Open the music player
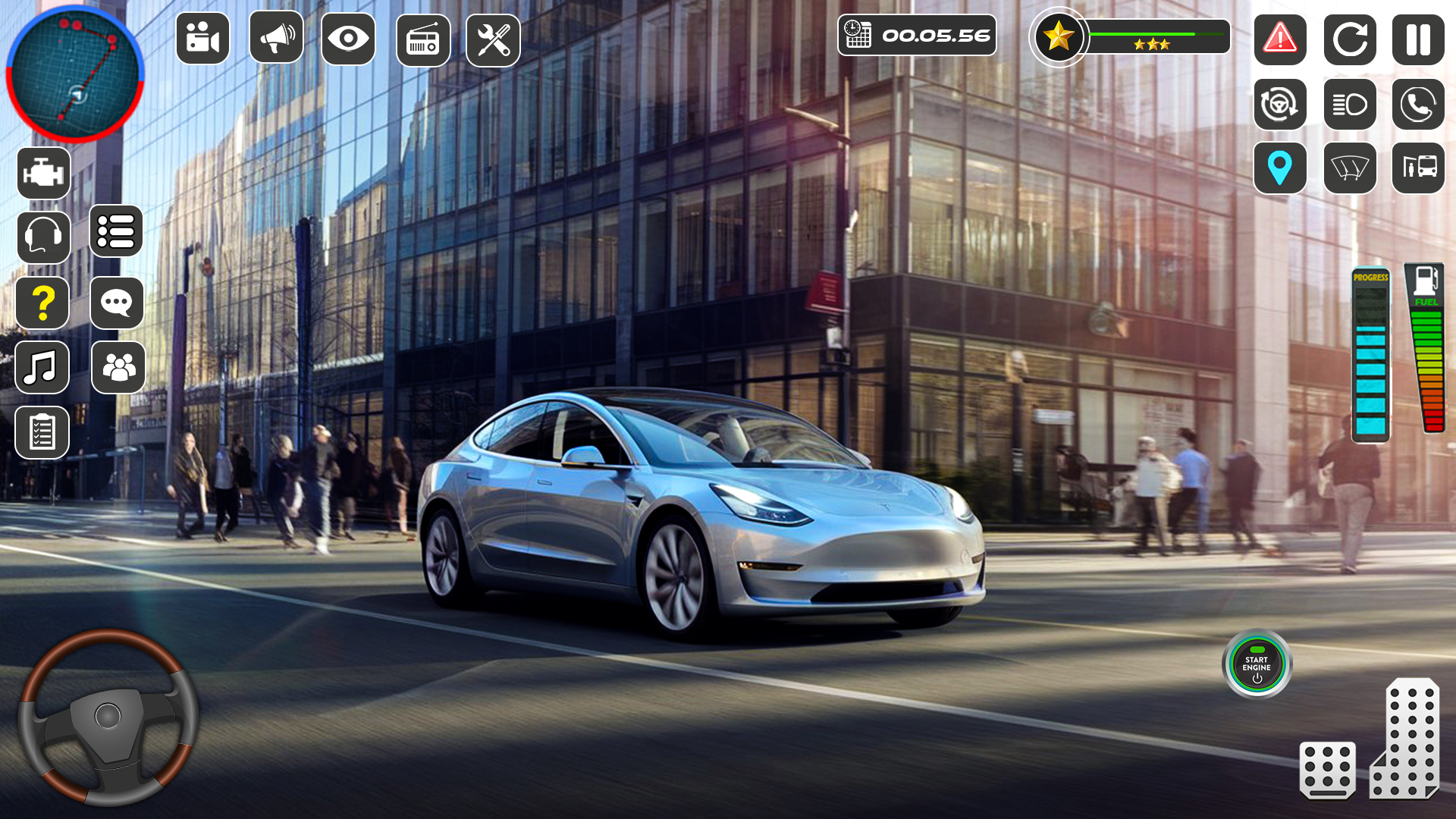 point(42,368)
